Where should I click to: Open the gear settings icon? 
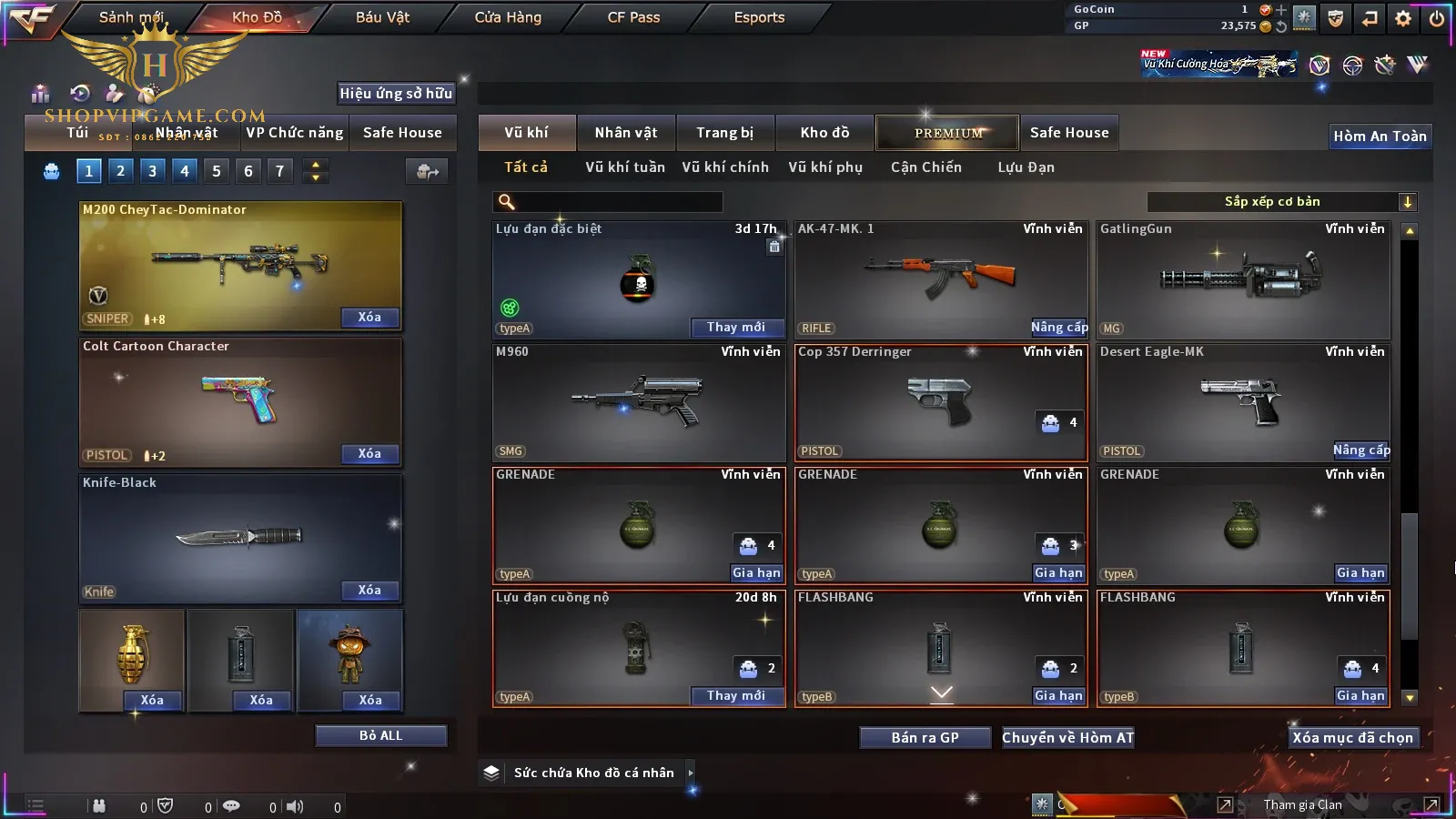[1402, 17]
